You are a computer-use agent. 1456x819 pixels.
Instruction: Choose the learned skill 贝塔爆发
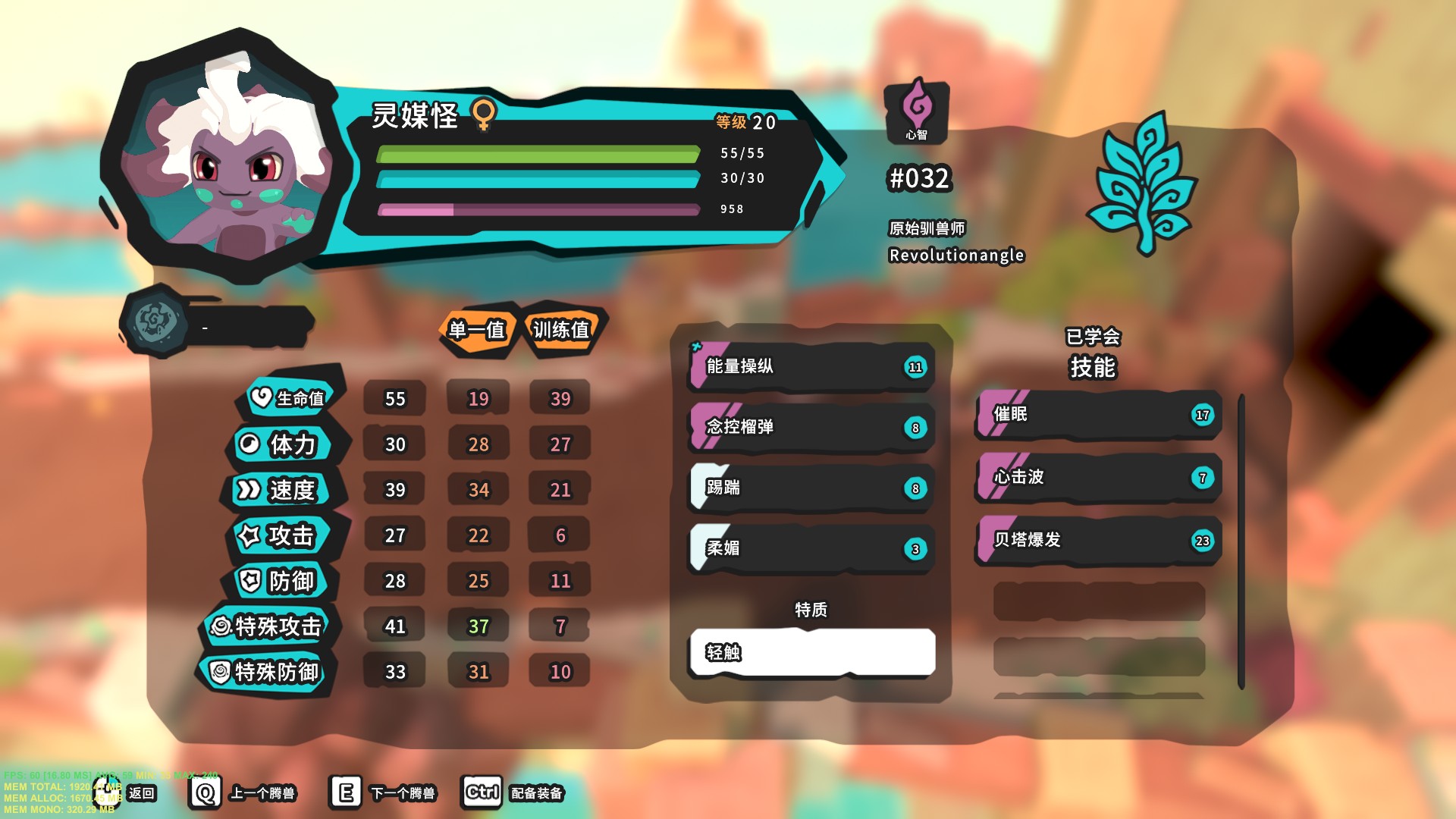pos(1097,540)
